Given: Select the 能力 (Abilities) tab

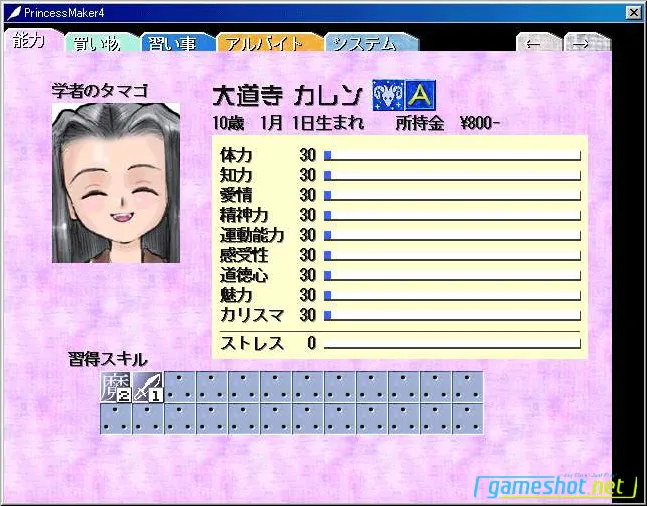Looking at the screenshot, I should click(30, 41).
